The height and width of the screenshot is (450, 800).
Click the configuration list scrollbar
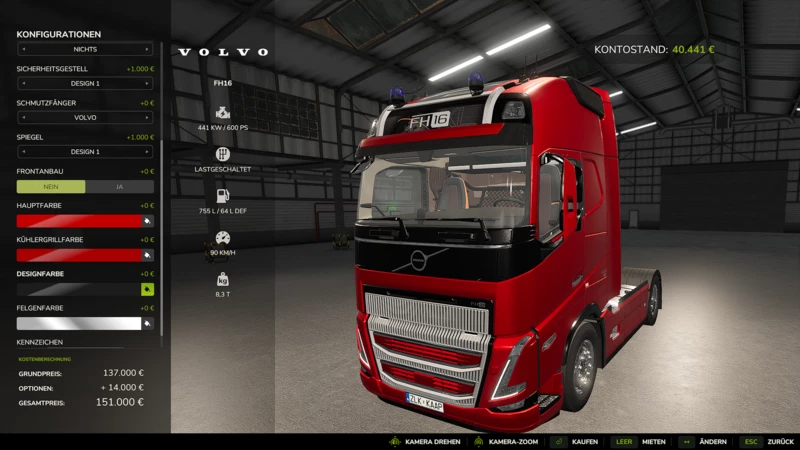tap(161, 150)
